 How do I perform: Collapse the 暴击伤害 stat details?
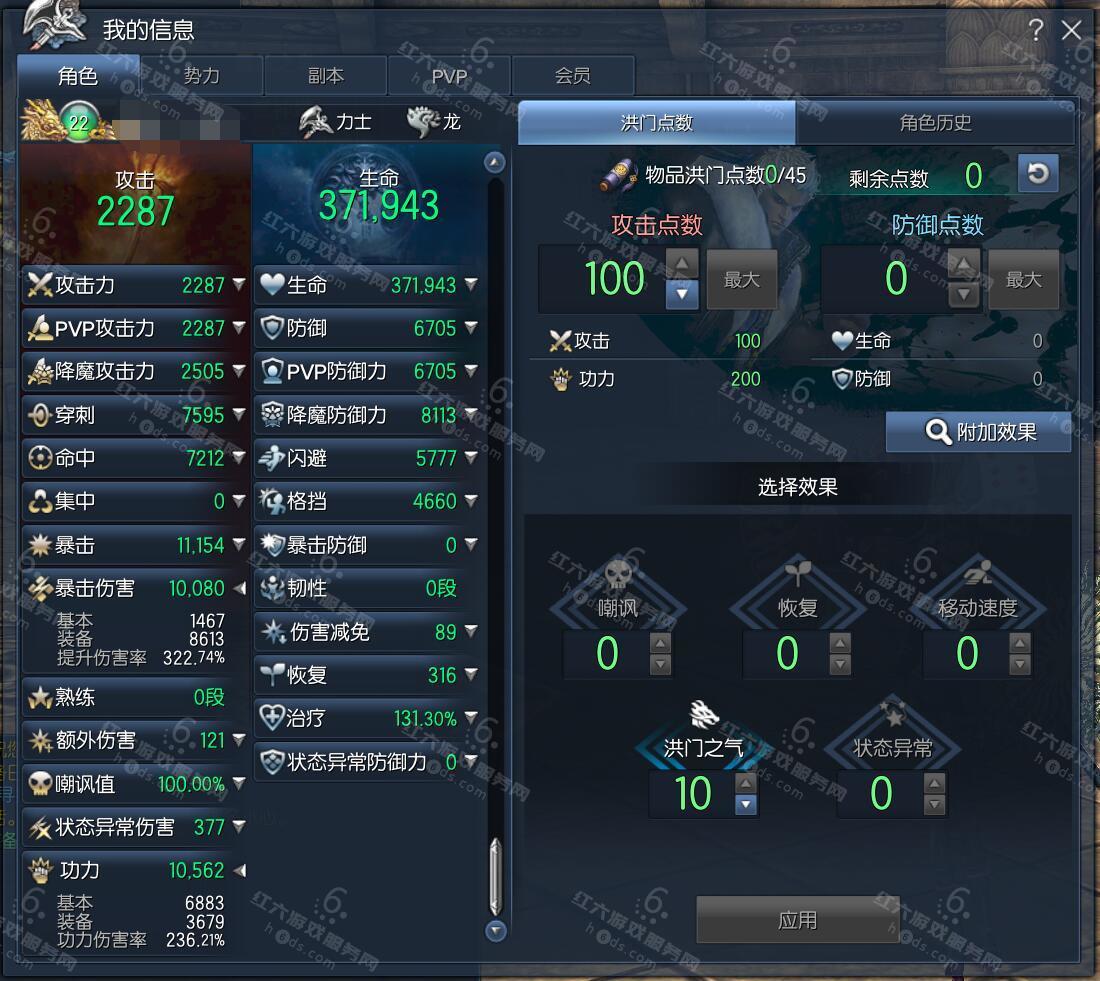239,588
